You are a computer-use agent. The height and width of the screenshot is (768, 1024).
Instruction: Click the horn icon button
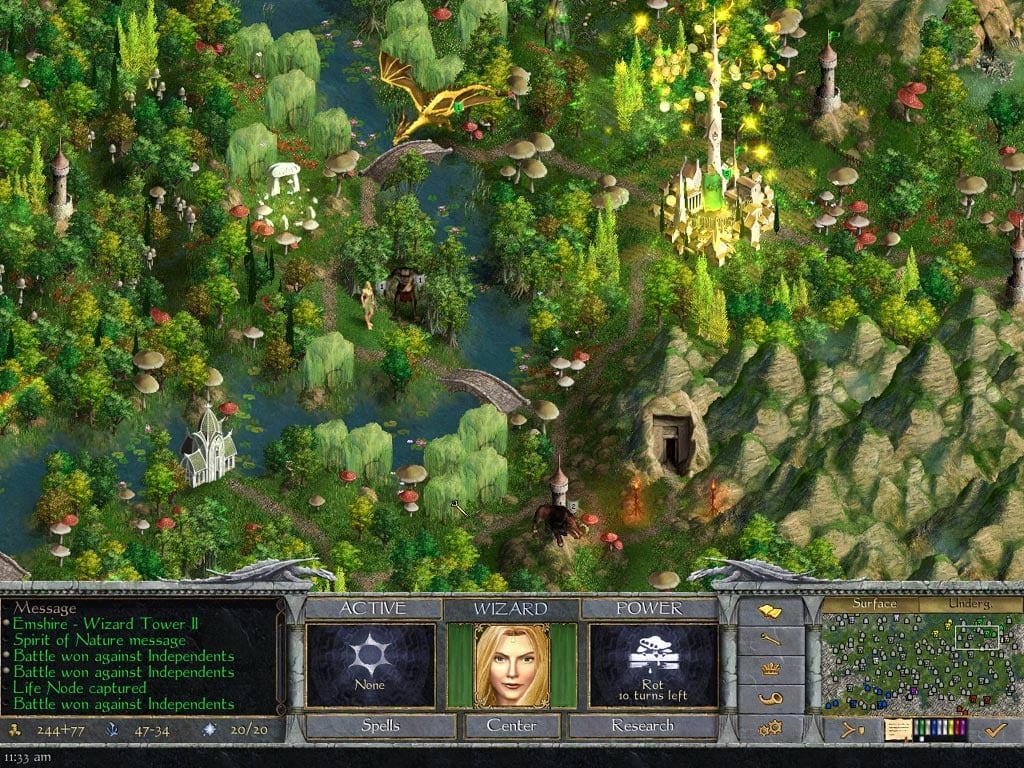[x=770, y=698]
